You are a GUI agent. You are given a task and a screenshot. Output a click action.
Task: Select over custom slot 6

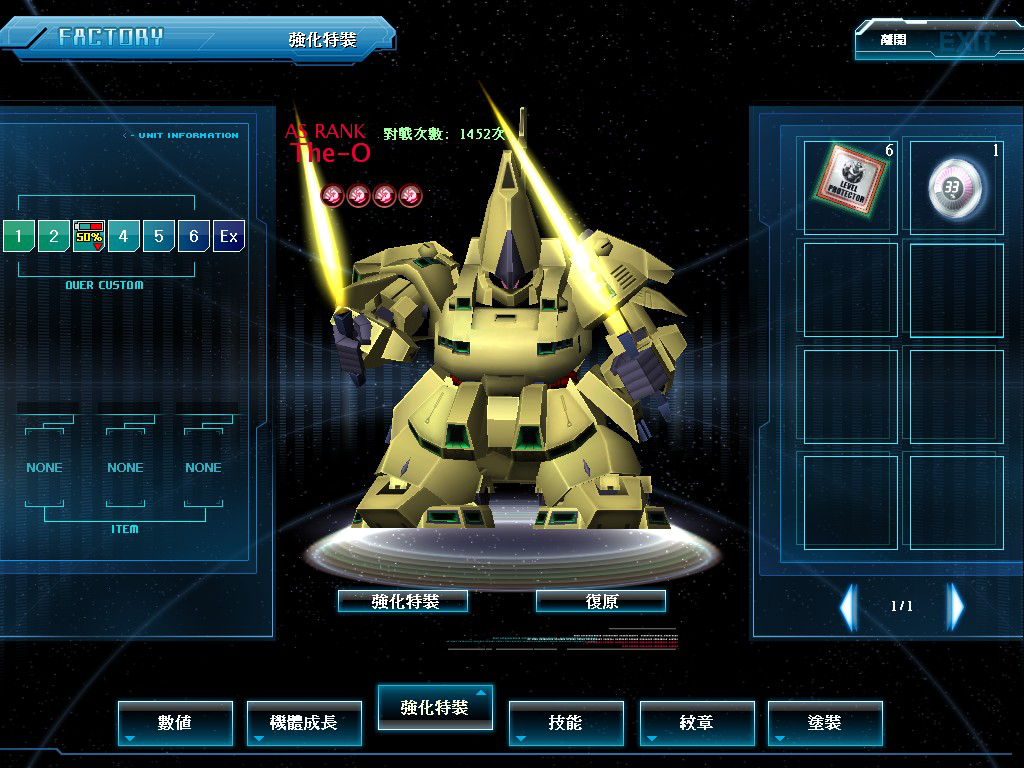[x=194, y=237]
